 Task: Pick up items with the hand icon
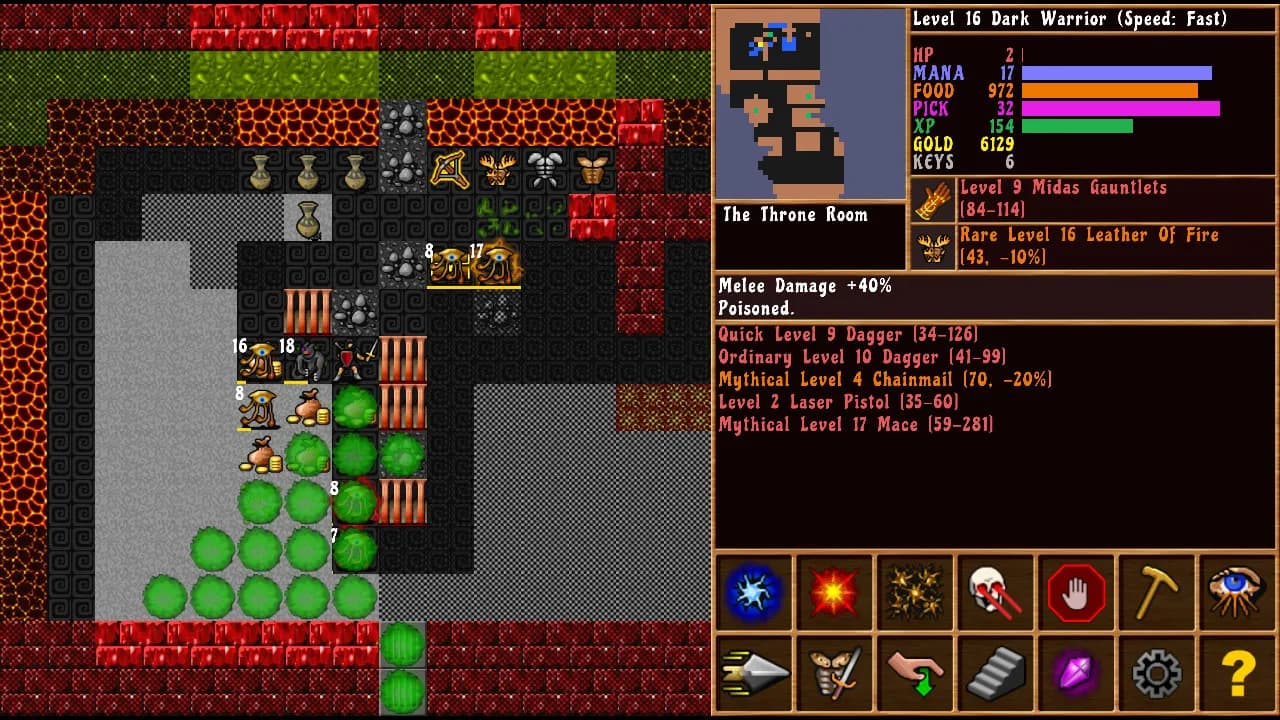point(915,674)
